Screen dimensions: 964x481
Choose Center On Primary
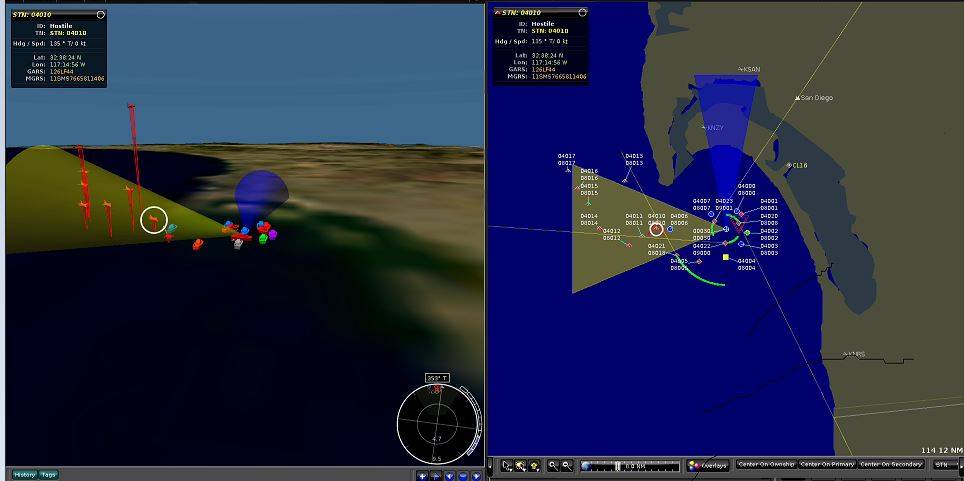pyautogui.click(x=827, y=465)
